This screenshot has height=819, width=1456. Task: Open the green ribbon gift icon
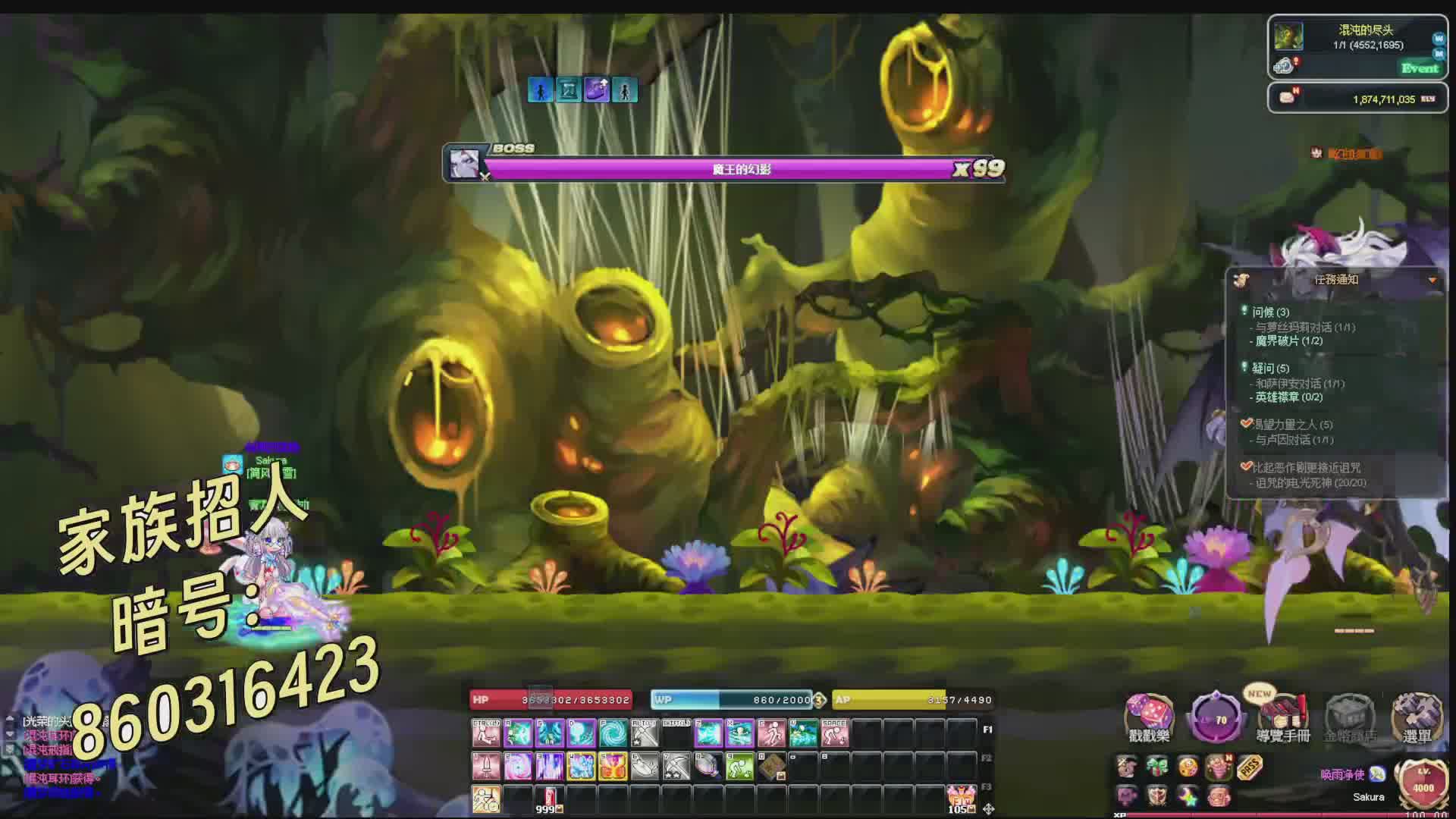[1156, 767]
